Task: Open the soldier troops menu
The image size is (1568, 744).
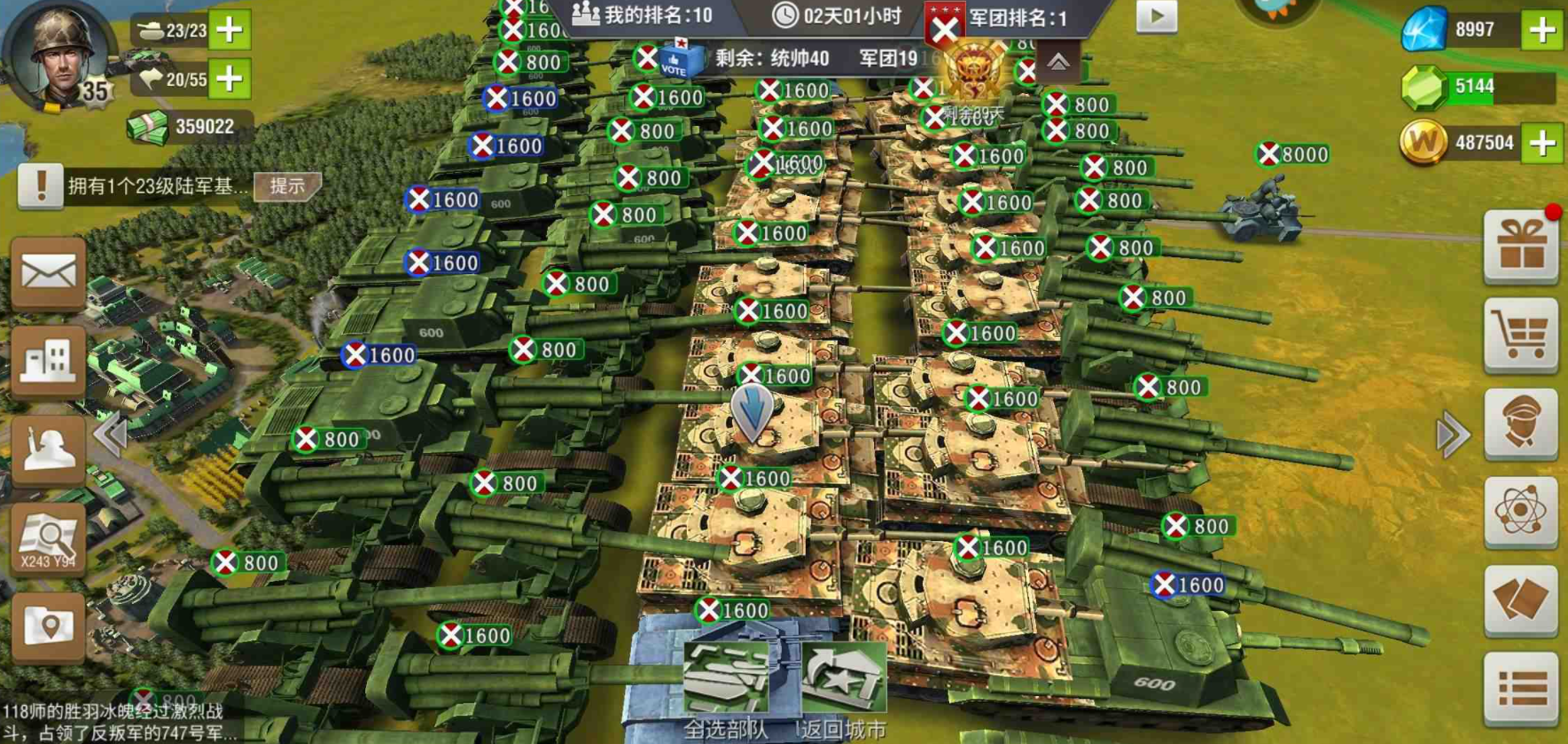Action: pos(48,450)
